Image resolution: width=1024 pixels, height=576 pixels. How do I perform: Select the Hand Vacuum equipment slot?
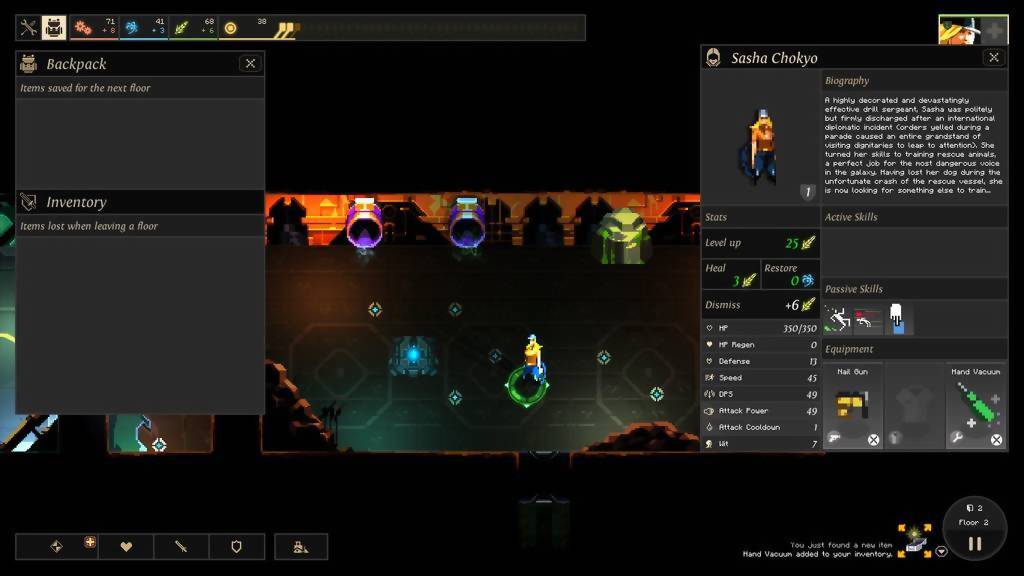click(977, 404)
